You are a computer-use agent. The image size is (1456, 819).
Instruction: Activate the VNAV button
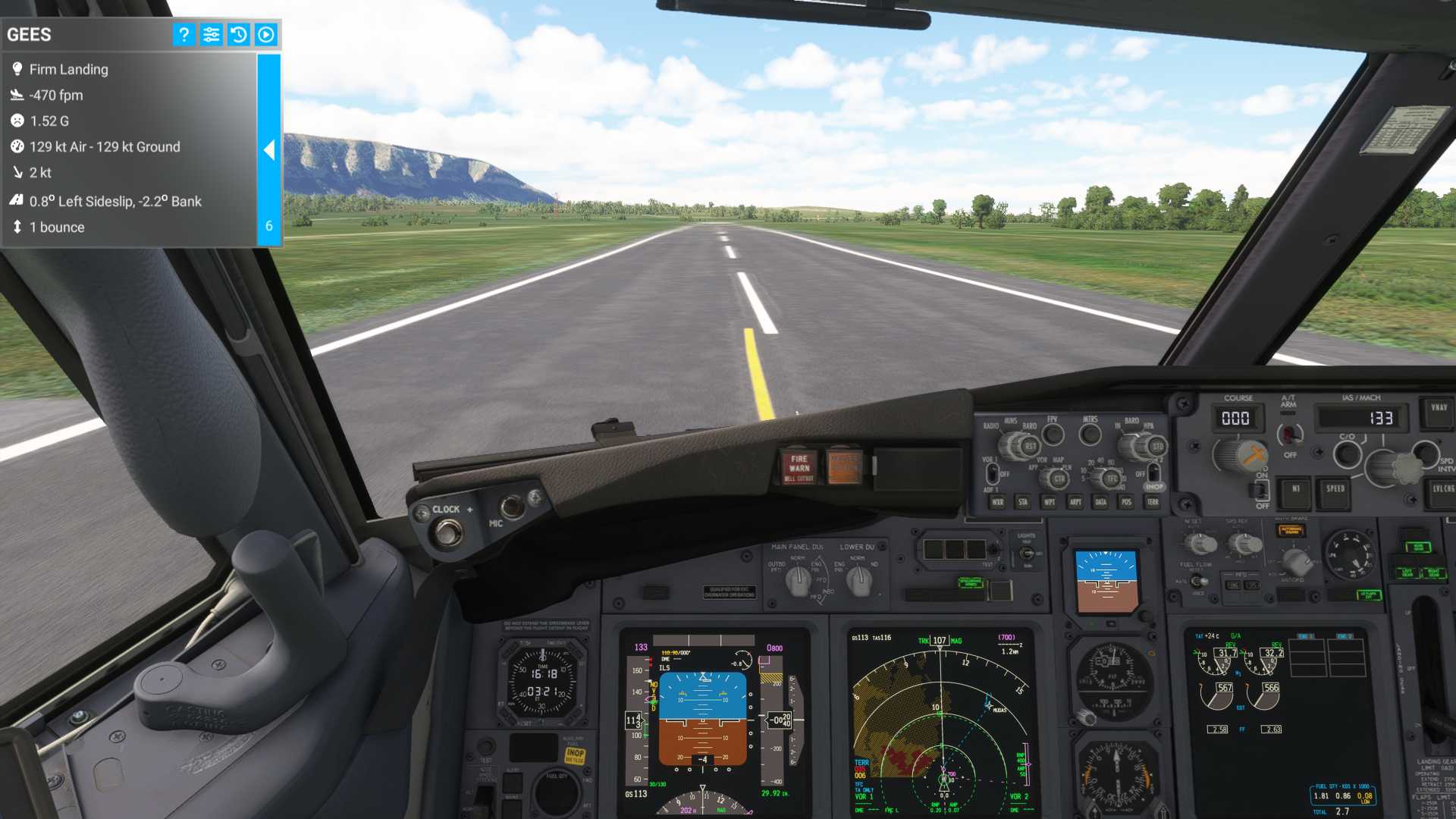1439,409
